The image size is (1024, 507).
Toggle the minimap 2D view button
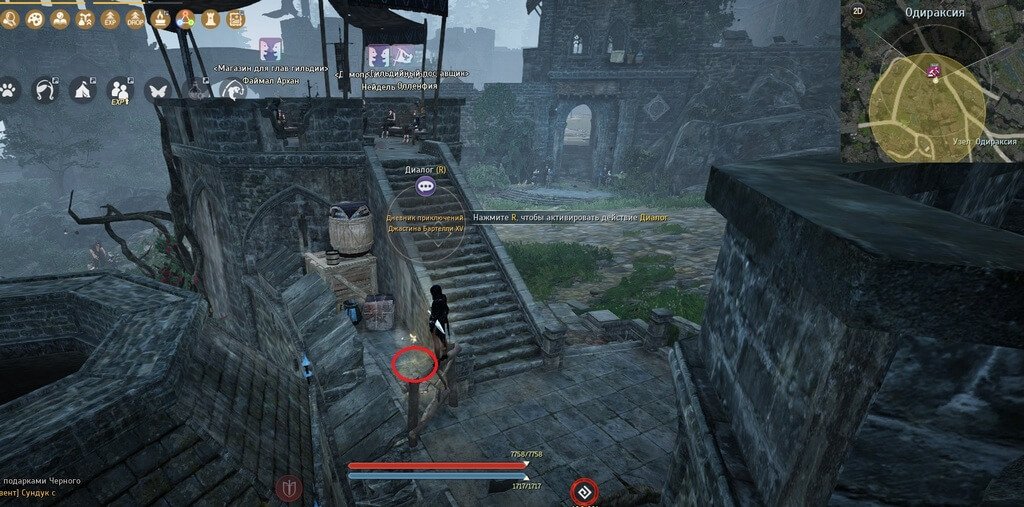857,11
